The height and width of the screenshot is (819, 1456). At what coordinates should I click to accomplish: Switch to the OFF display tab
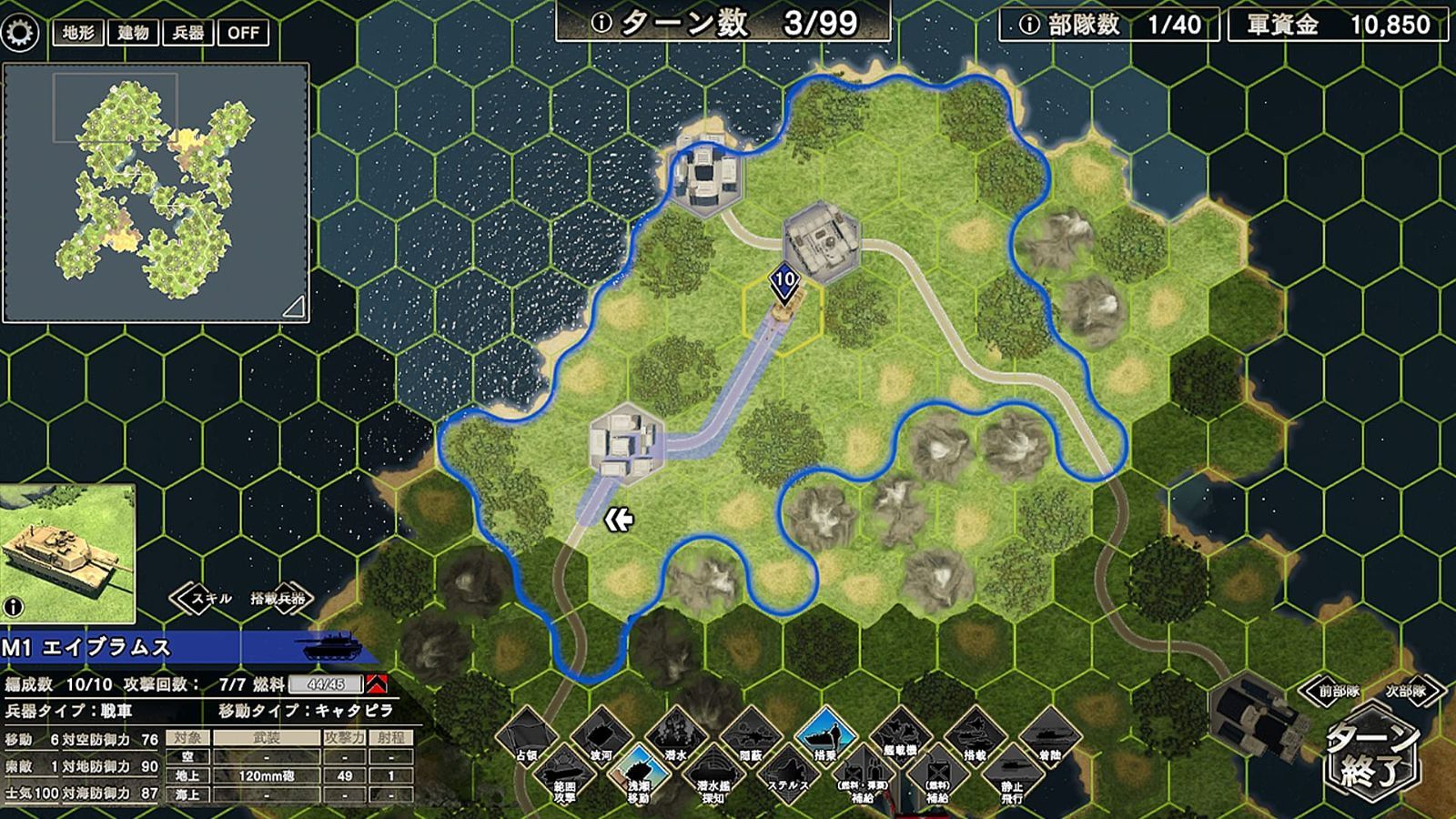pyautogui.click(x=243, y=32)
